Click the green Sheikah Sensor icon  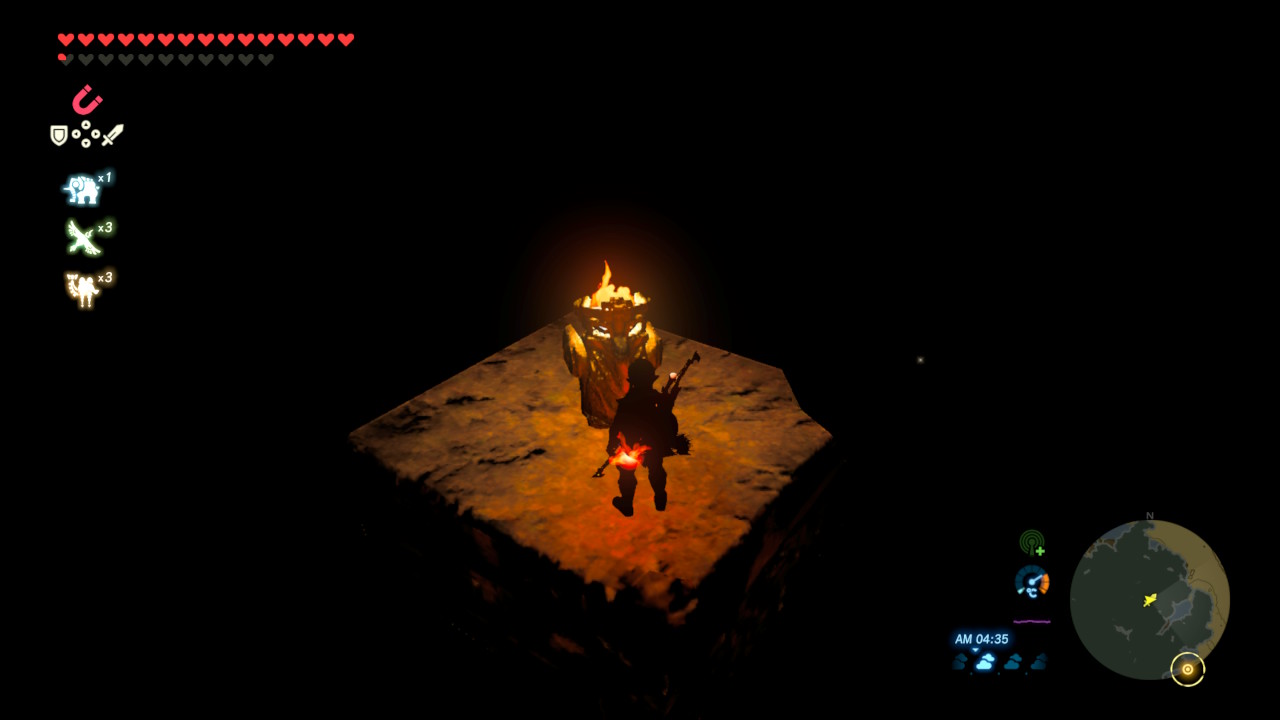(x=1032, y=543)
